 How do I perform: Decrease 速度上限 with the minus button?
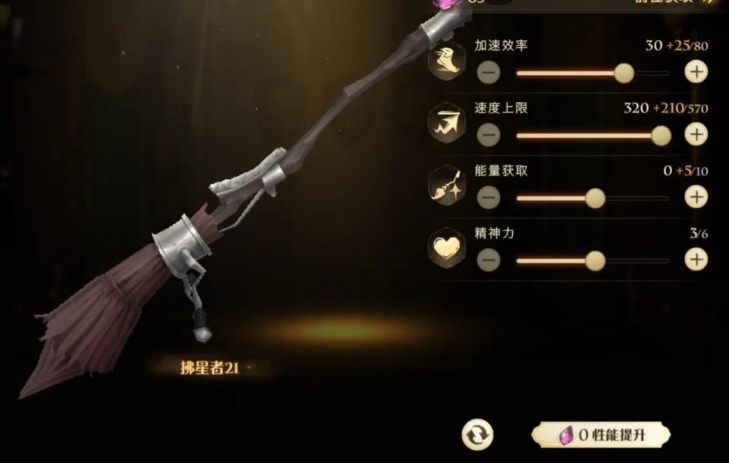[488, 135]
